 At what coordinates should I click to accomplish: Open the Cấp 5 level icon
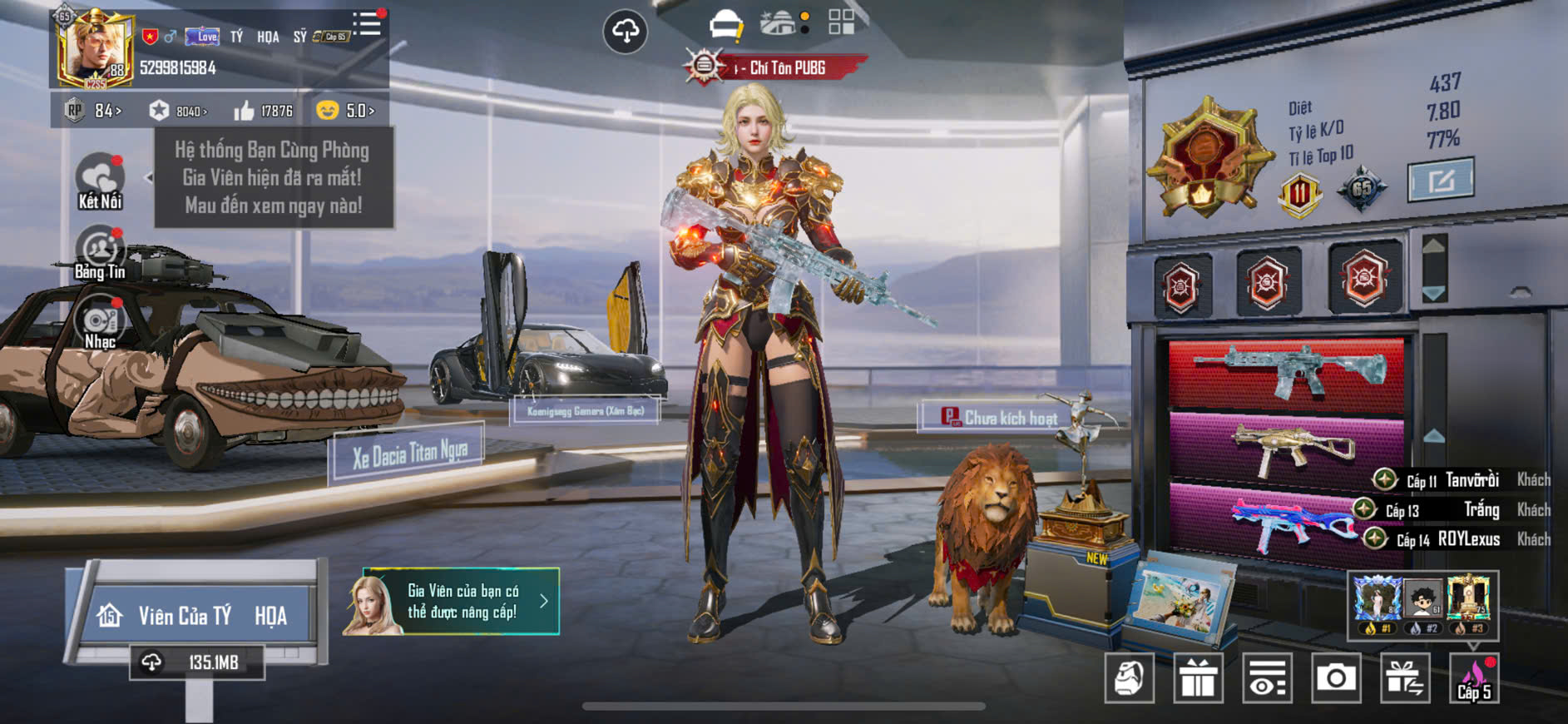(x=1474, y=678)
